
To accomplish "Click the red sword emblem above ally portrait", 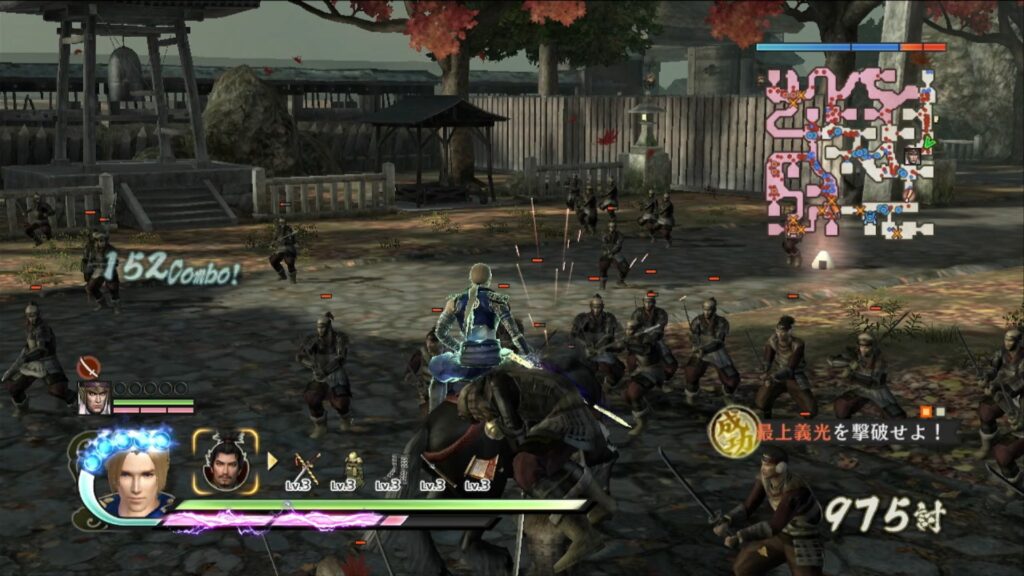I will pos(88,368).
